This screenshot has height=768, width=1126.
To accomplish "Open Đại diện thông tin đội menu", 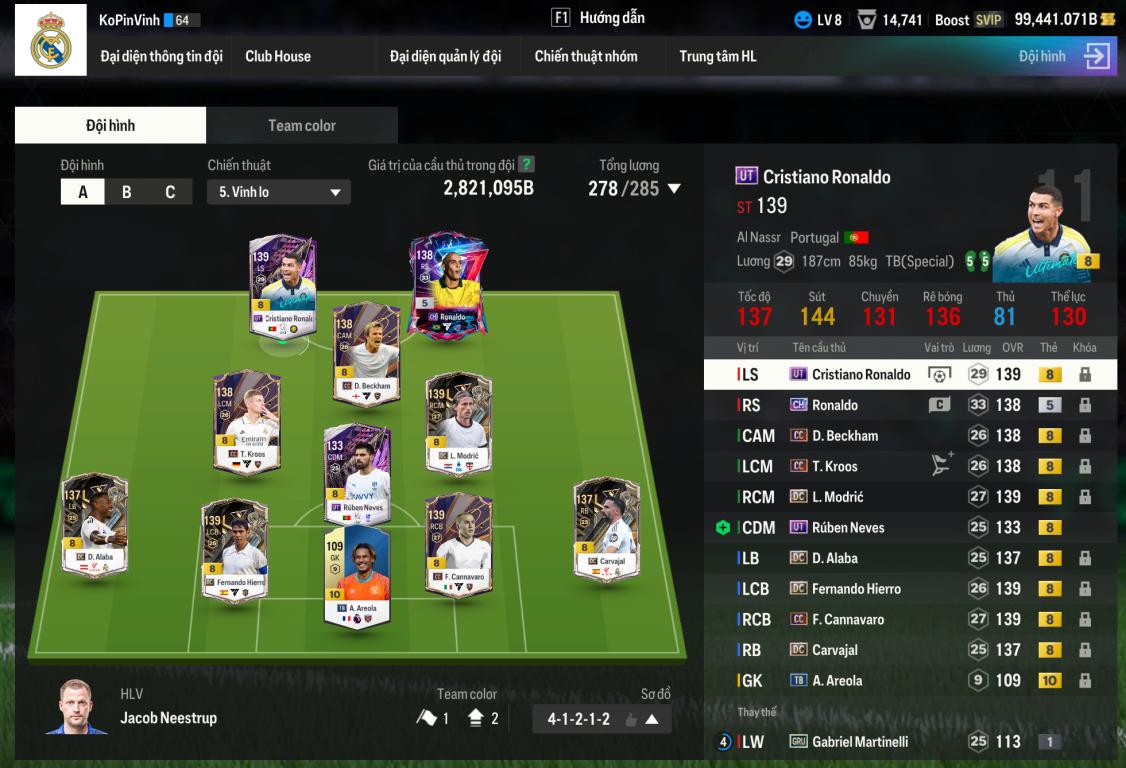I will (x=161, y=56).
